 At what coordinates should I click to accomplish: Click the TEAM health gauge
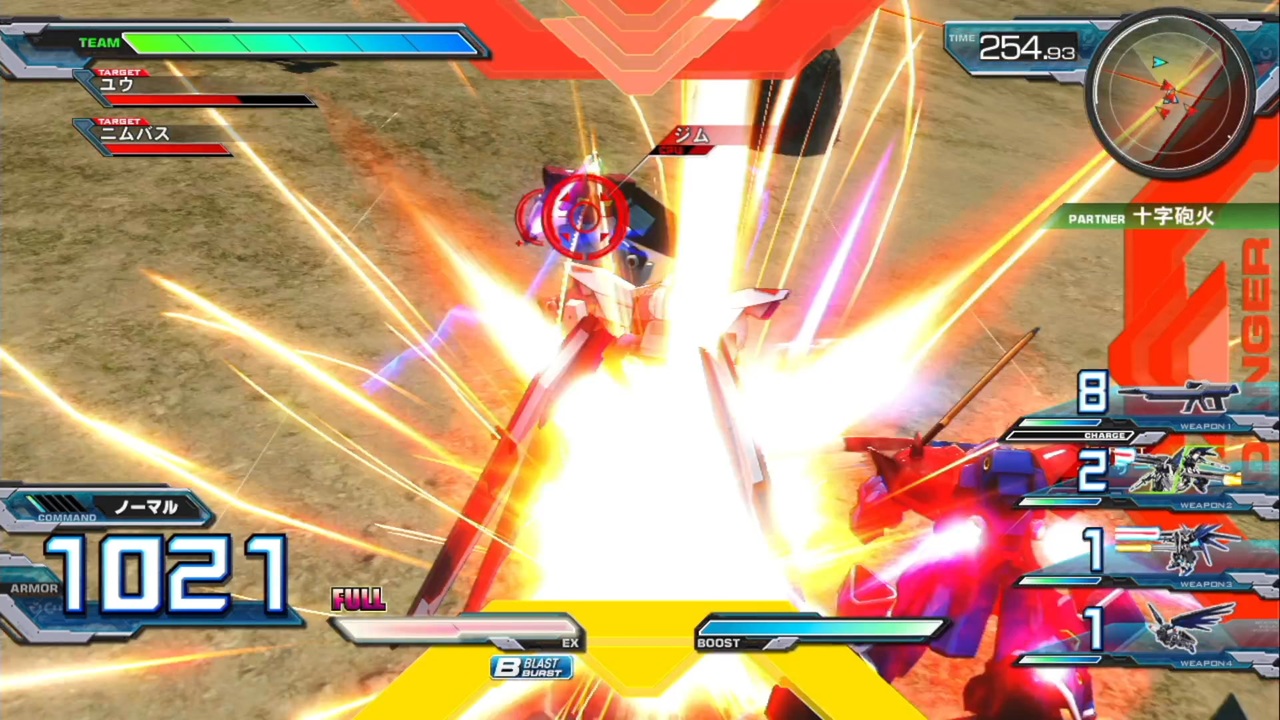(x=300, y=42)
